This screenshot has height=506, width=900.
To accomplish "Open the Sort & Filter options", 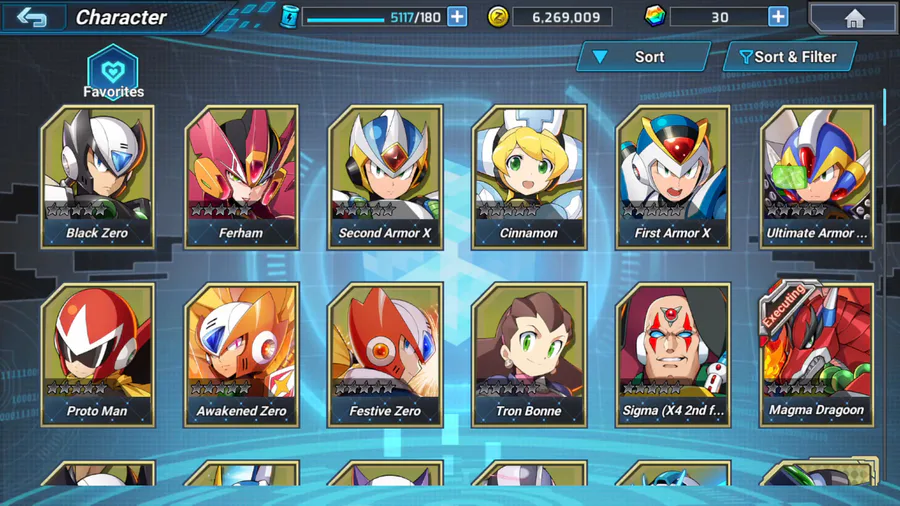I will tap(790, 57).
